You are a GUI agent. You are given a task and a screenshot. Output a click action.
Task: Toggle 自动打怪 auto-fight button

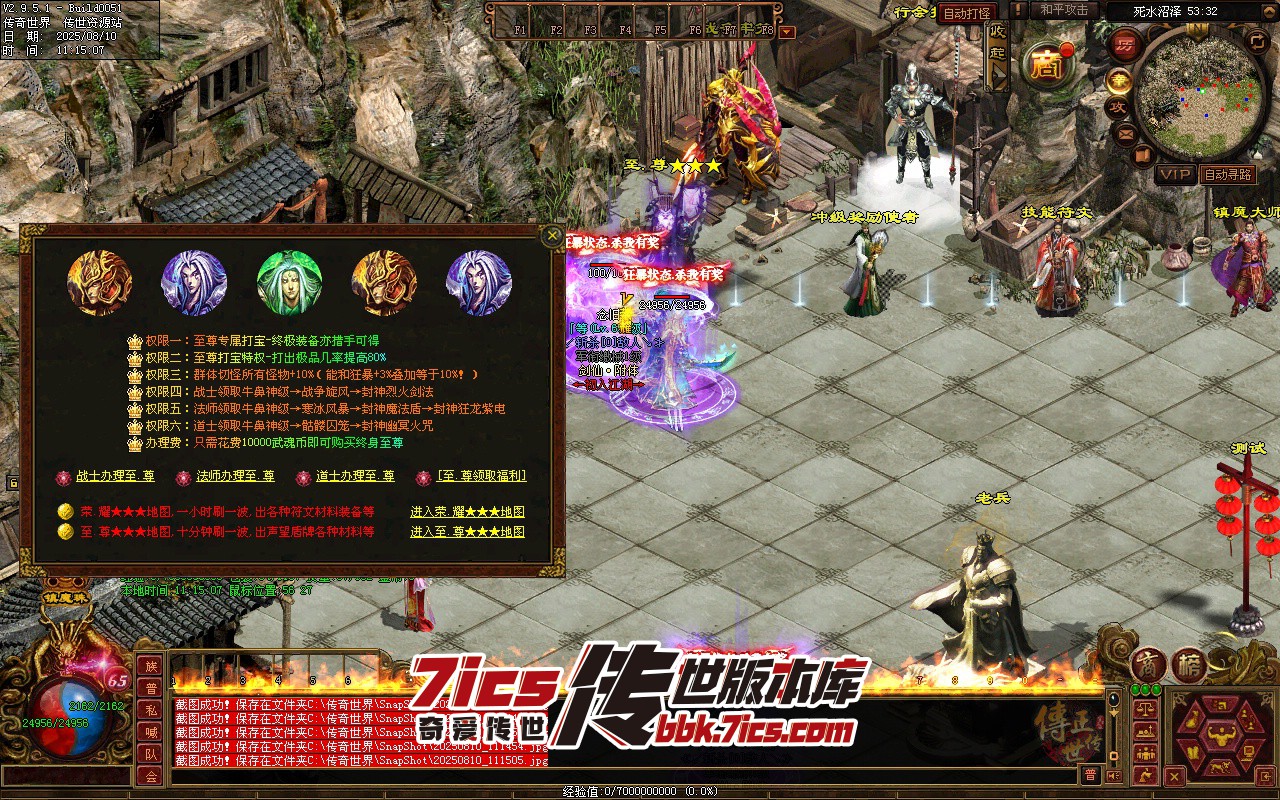tap(967, 13)
